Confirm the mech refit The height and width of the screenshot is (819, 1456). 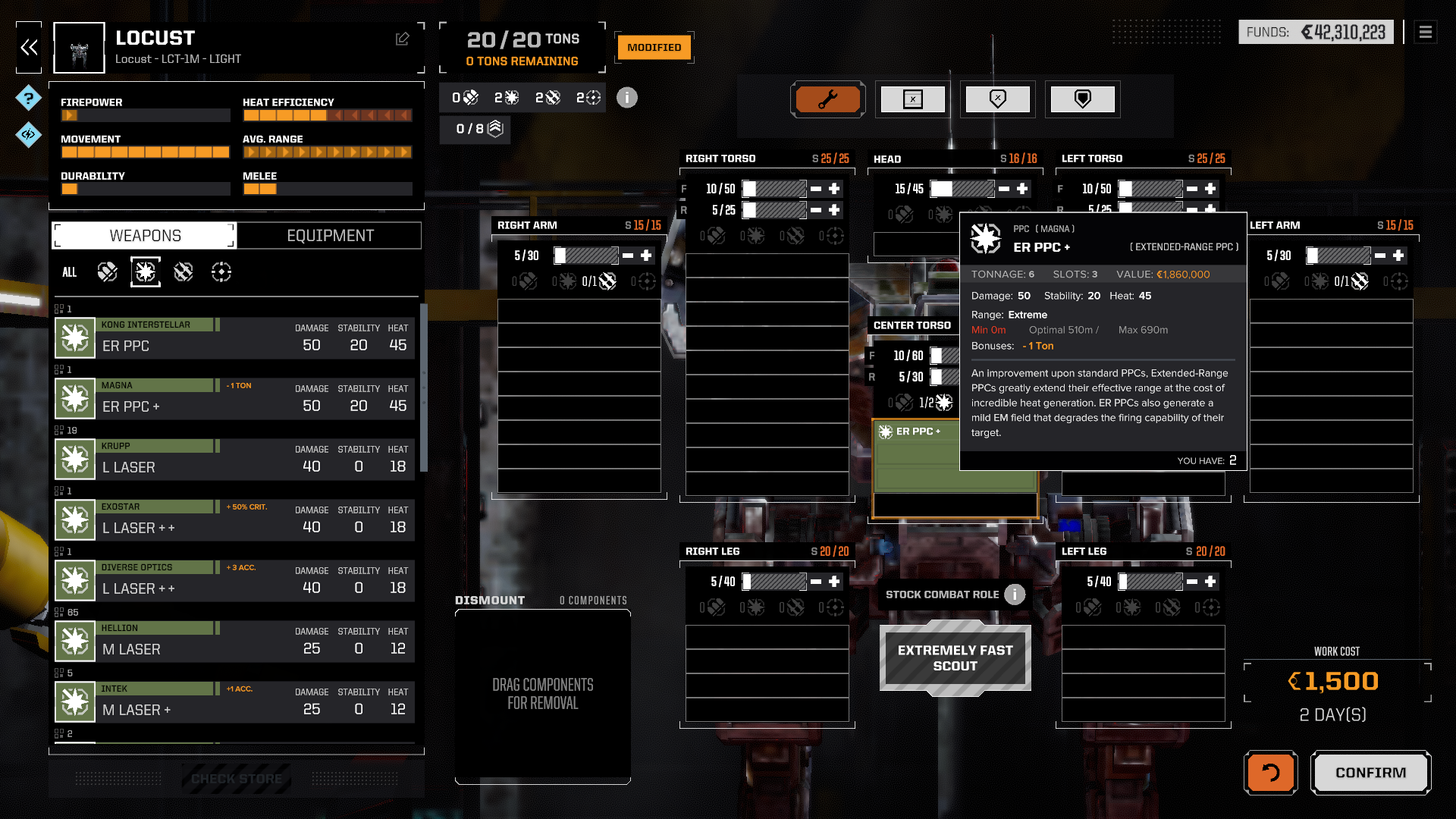point(1370,773)
